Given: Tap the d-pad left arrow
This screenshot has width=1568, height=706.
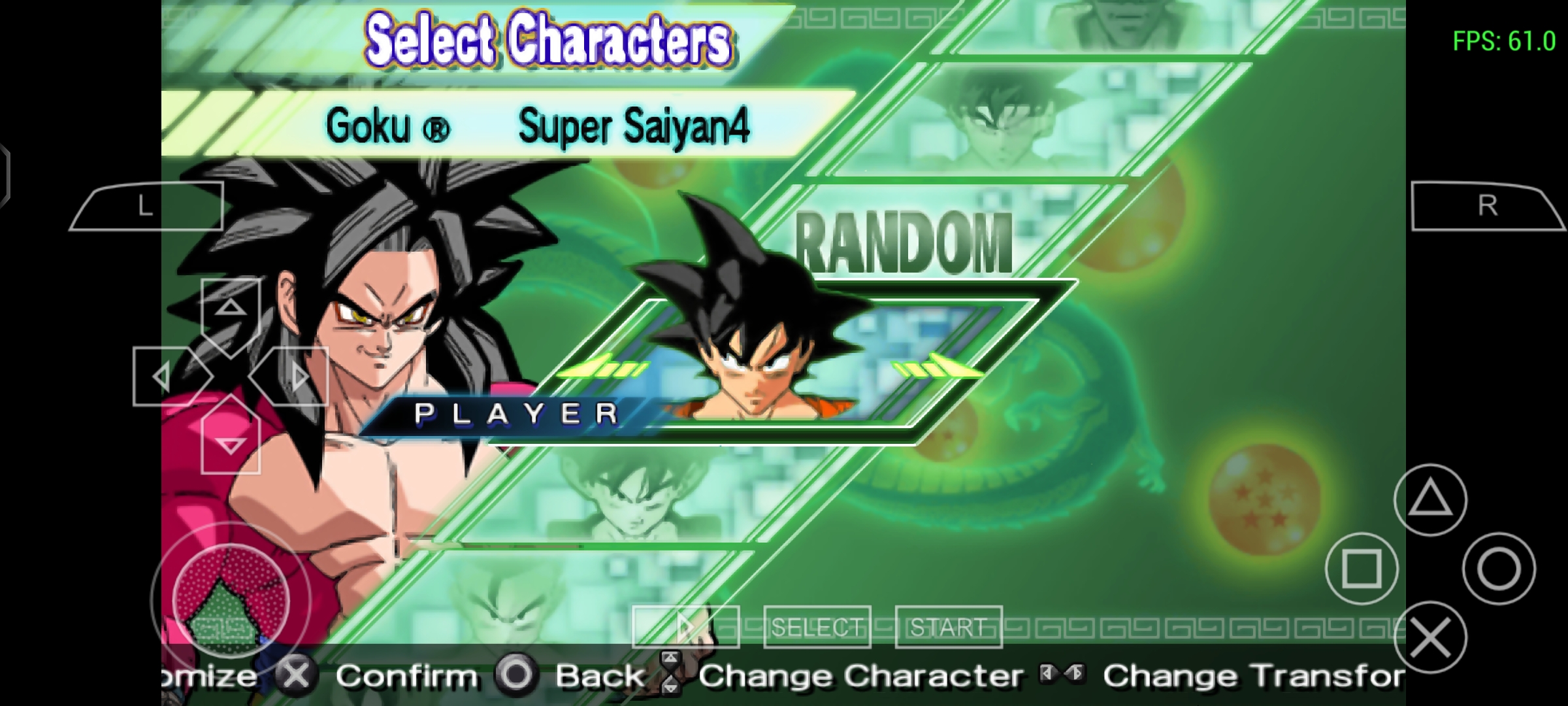Looking at the screenshot, I should pyautogui.click(x=163, y=377).
